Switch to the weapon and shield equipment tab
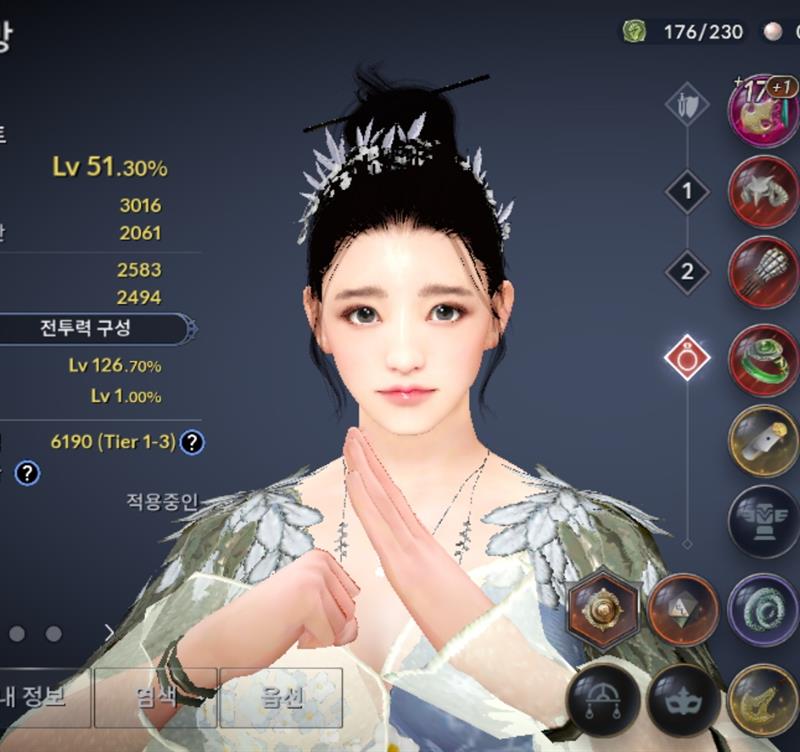The height and width of the screenshot is (752, 800). click(x=687, y=104)
